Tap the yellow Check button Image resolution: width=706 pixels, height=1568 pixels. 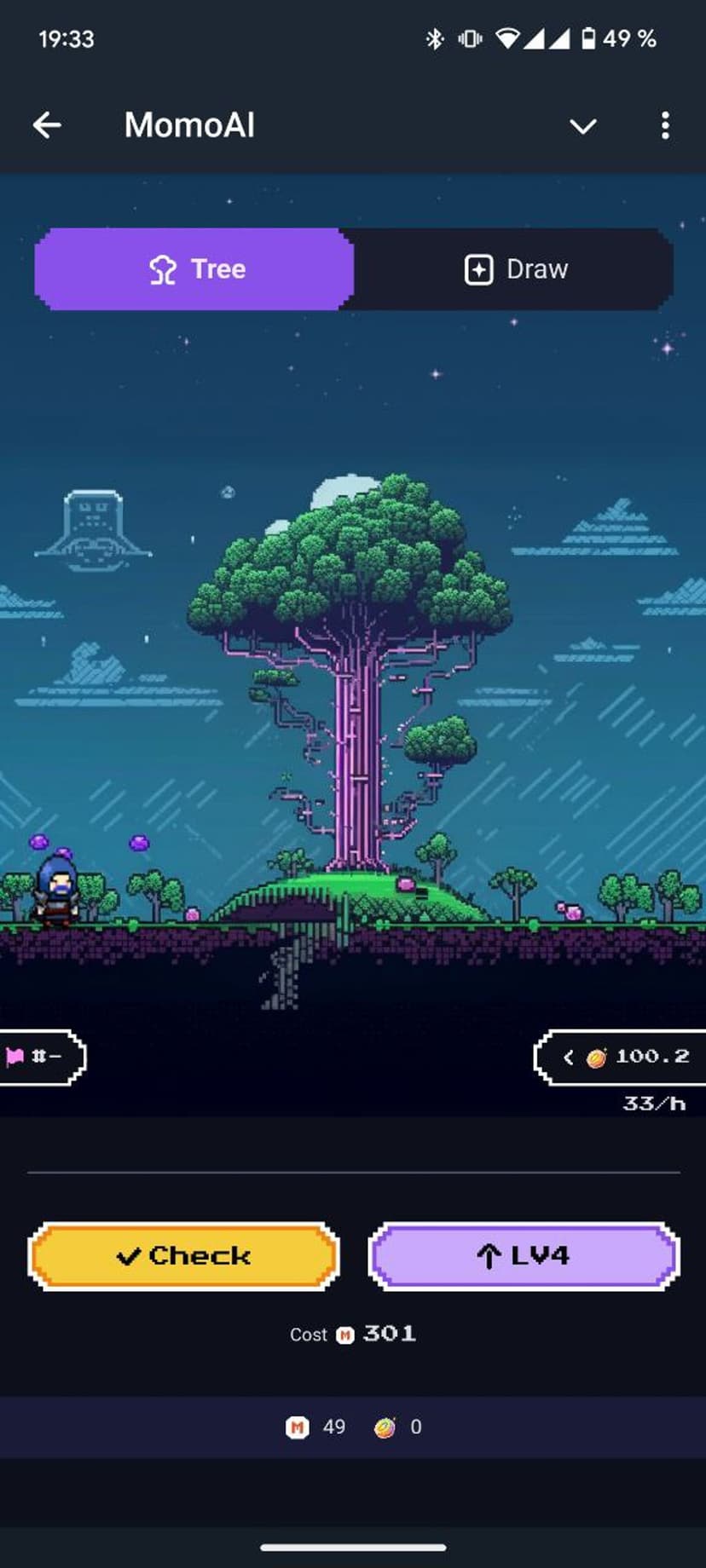184,1256
